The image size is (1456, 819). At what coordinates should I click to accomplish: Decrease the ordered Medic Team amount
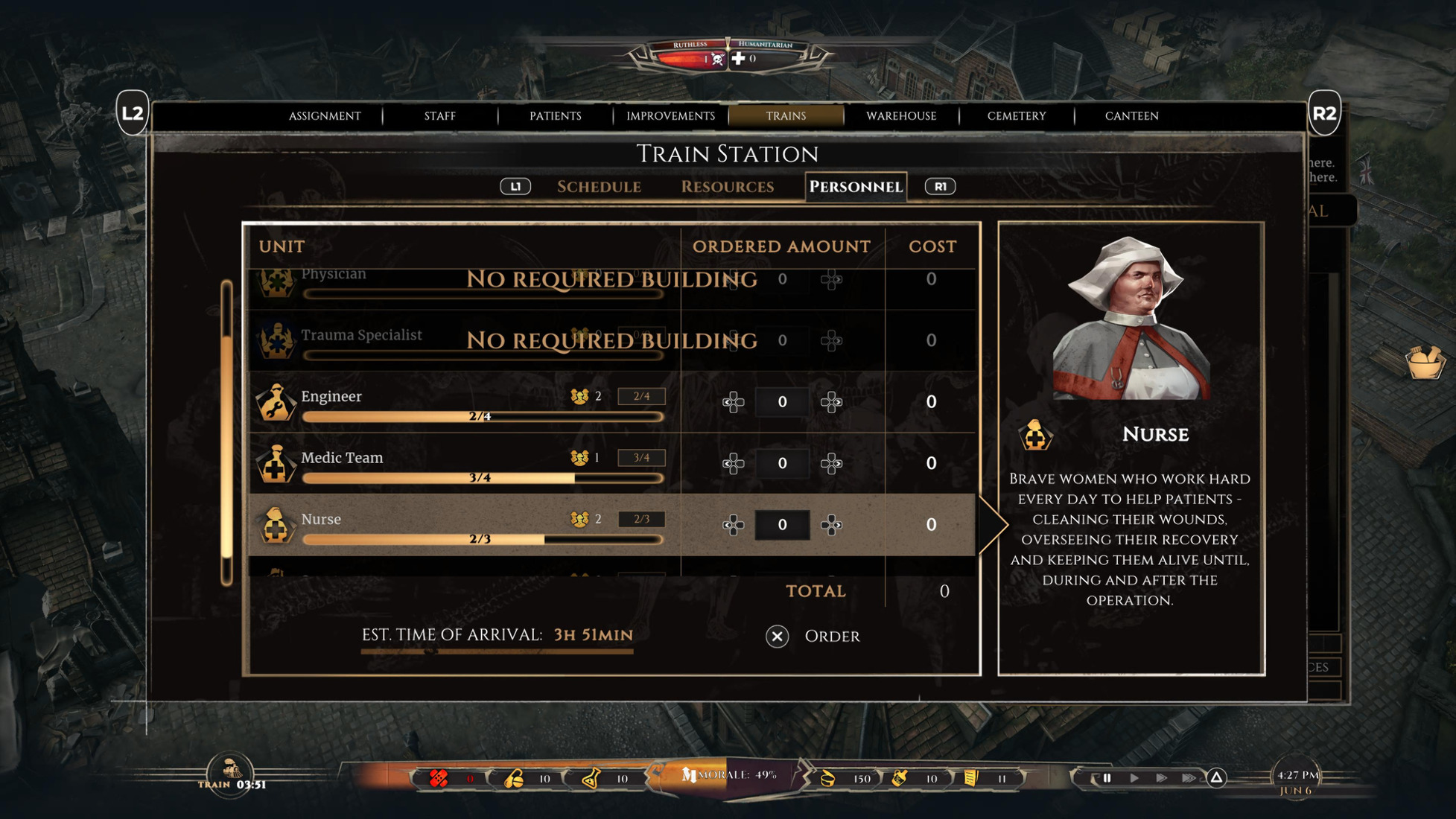(734, 463)
